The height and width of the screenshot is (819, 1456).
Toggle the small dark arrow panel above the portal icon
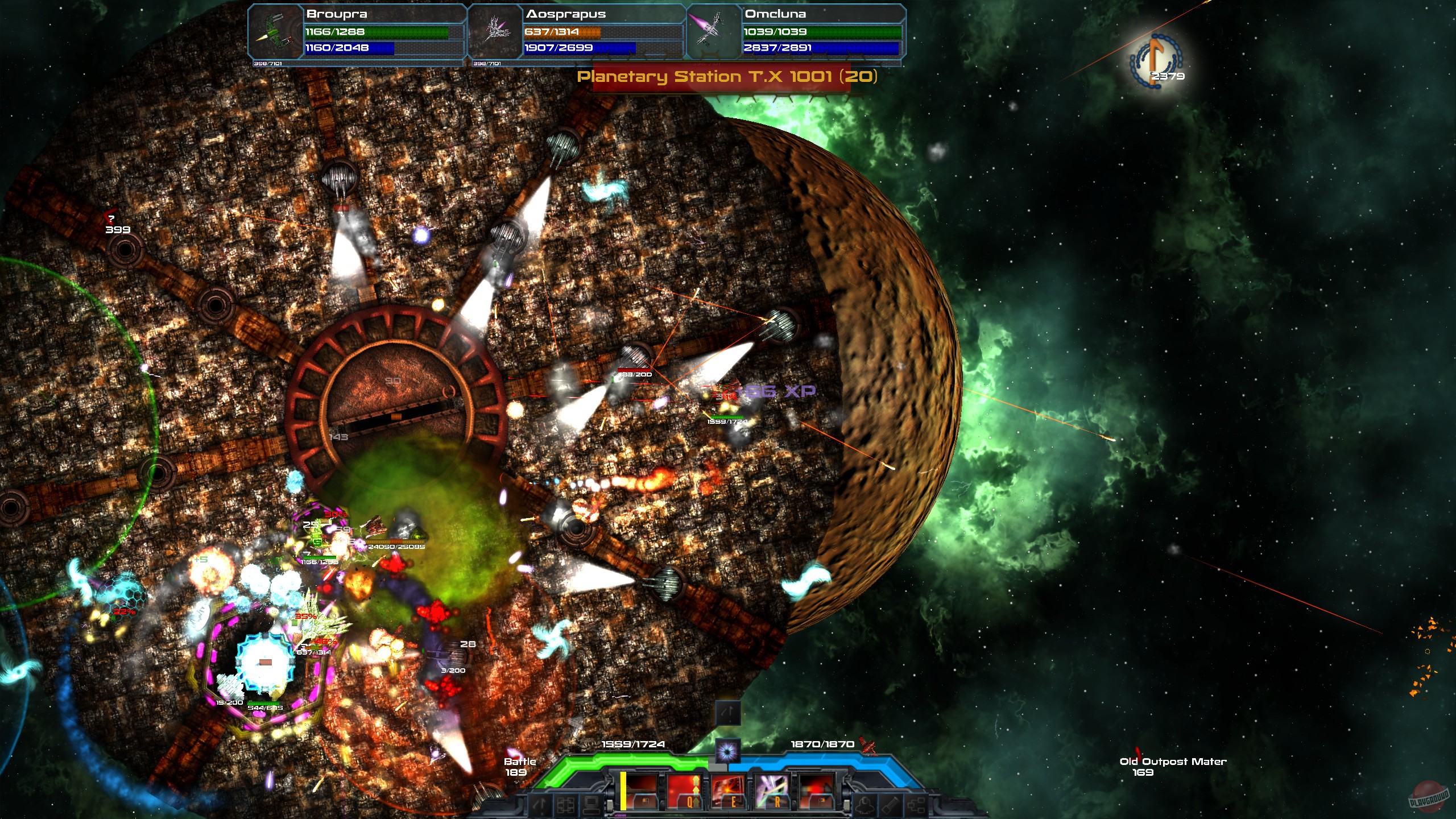pyautogui.click(x=729, y=713)
